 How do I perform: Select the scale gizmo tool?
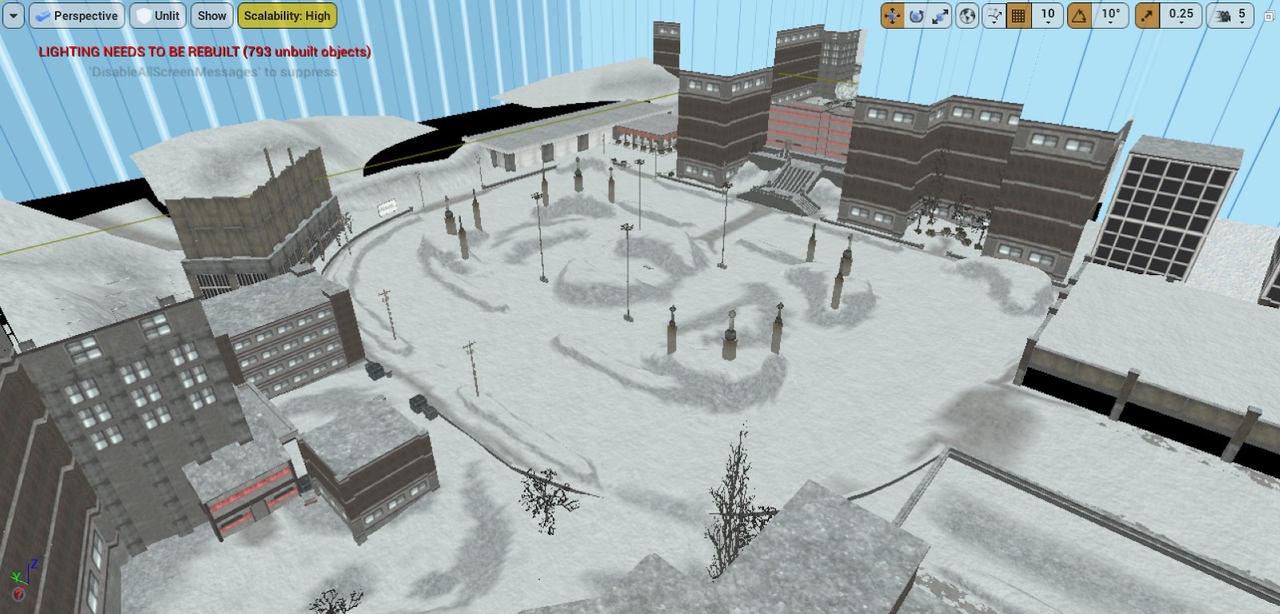pyautogui.click(x=940, y=16)
